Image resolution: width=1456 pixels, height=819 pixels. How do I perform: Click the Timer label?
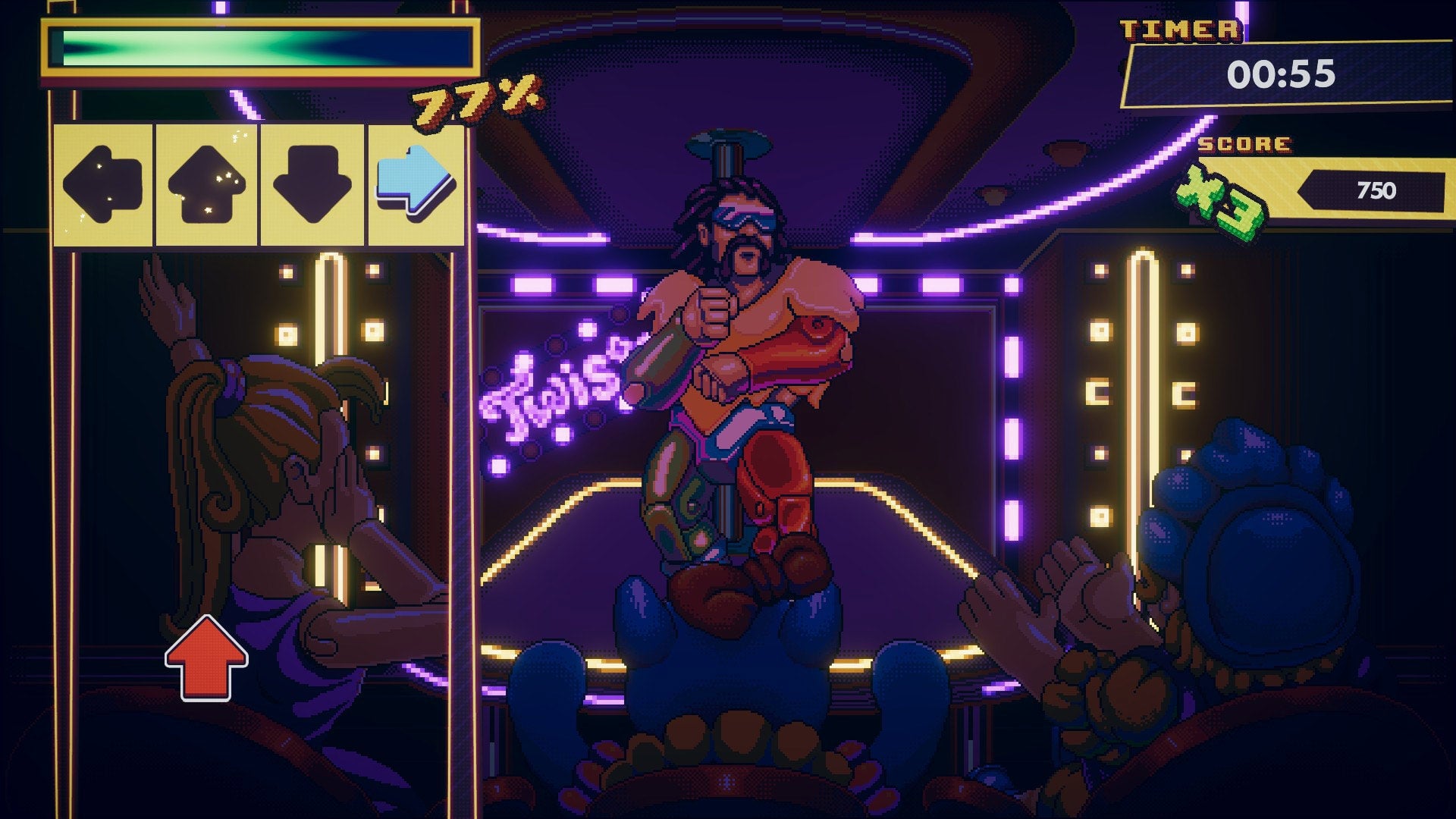click(x=1181, y=30)
